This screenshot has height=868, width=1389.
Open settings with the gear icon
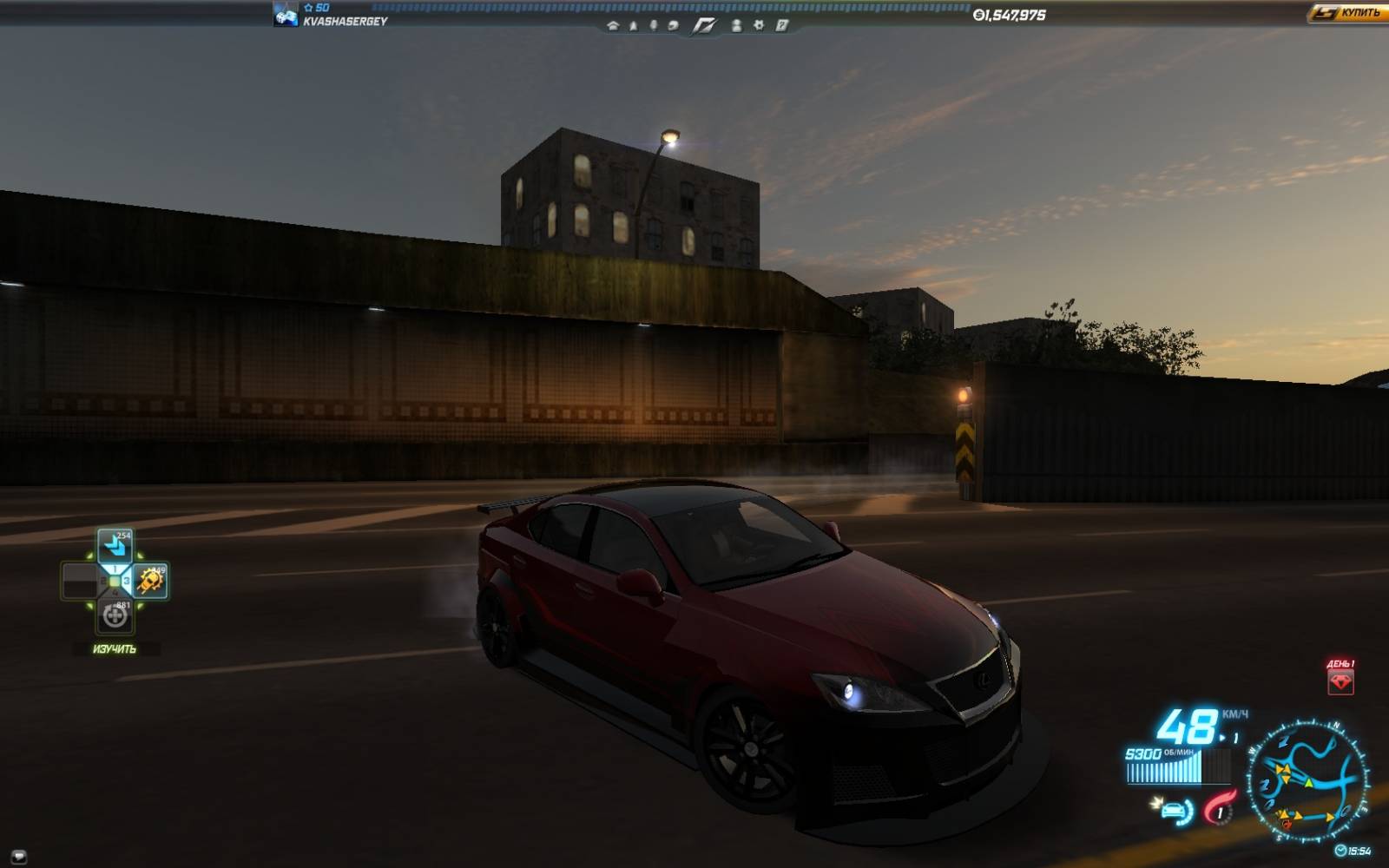pyautogui.click(x=759, y=26)
